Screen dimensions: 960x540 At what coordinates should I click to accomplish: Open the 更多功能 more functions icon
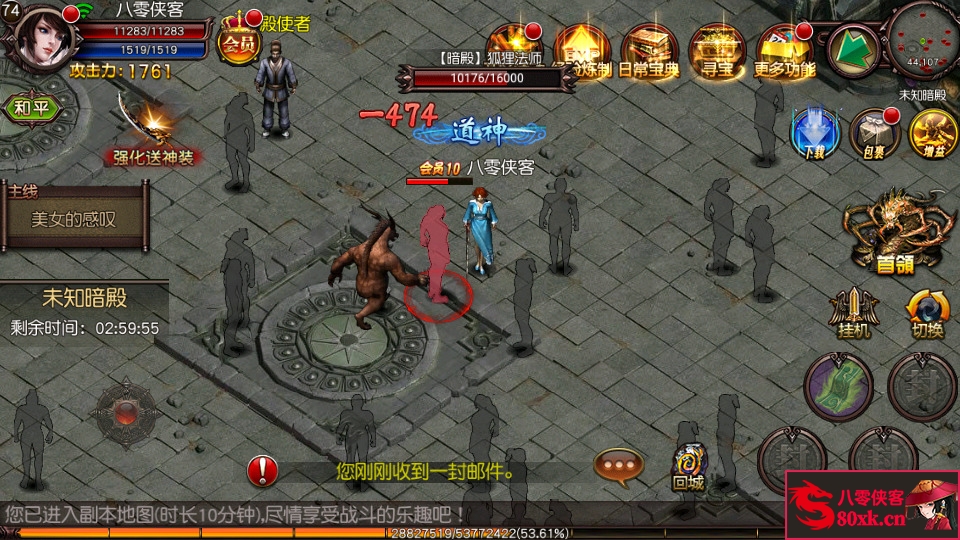tap(784, 50)
